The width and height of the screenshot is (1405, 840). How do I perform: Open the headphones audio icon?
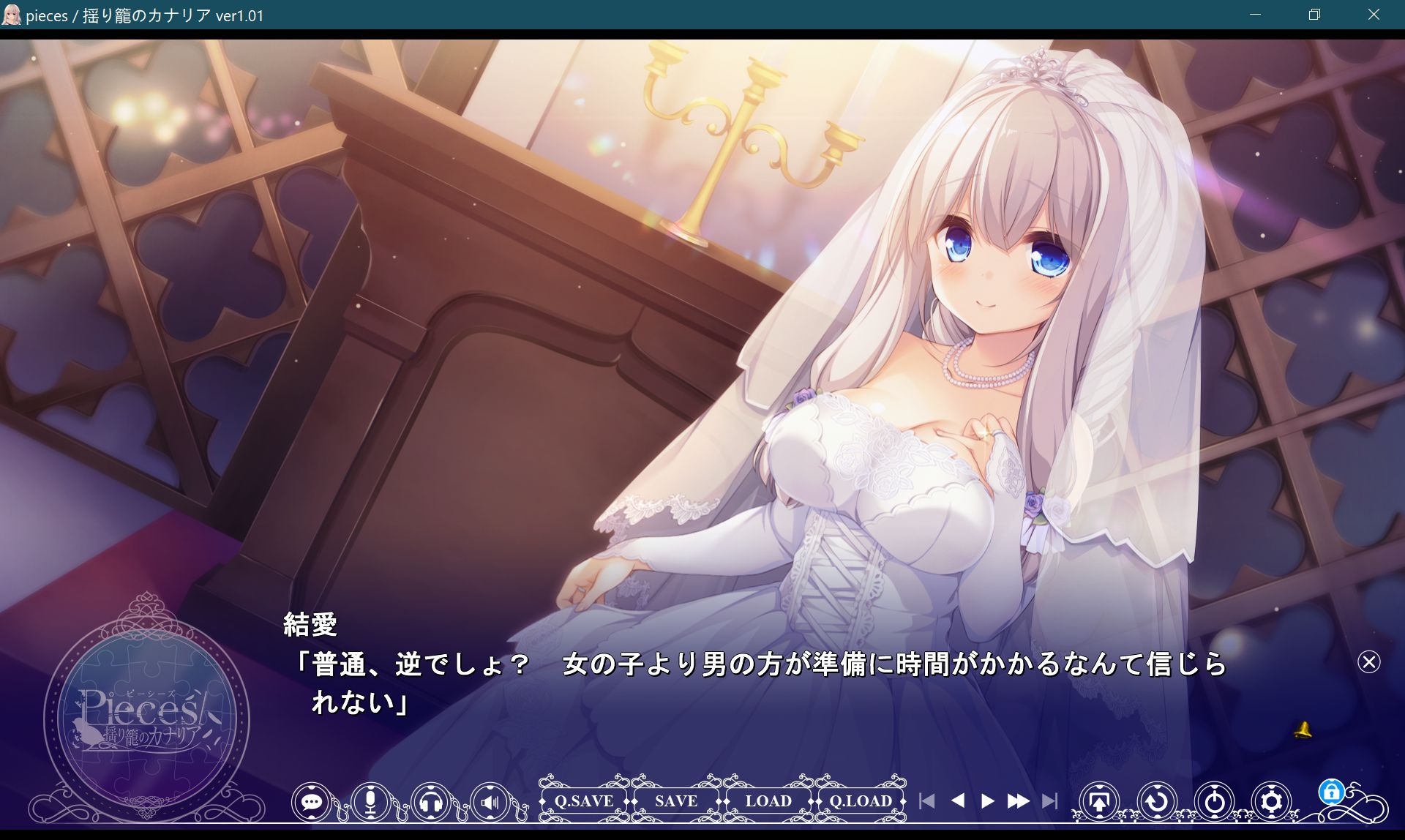[x=431, y=801]
